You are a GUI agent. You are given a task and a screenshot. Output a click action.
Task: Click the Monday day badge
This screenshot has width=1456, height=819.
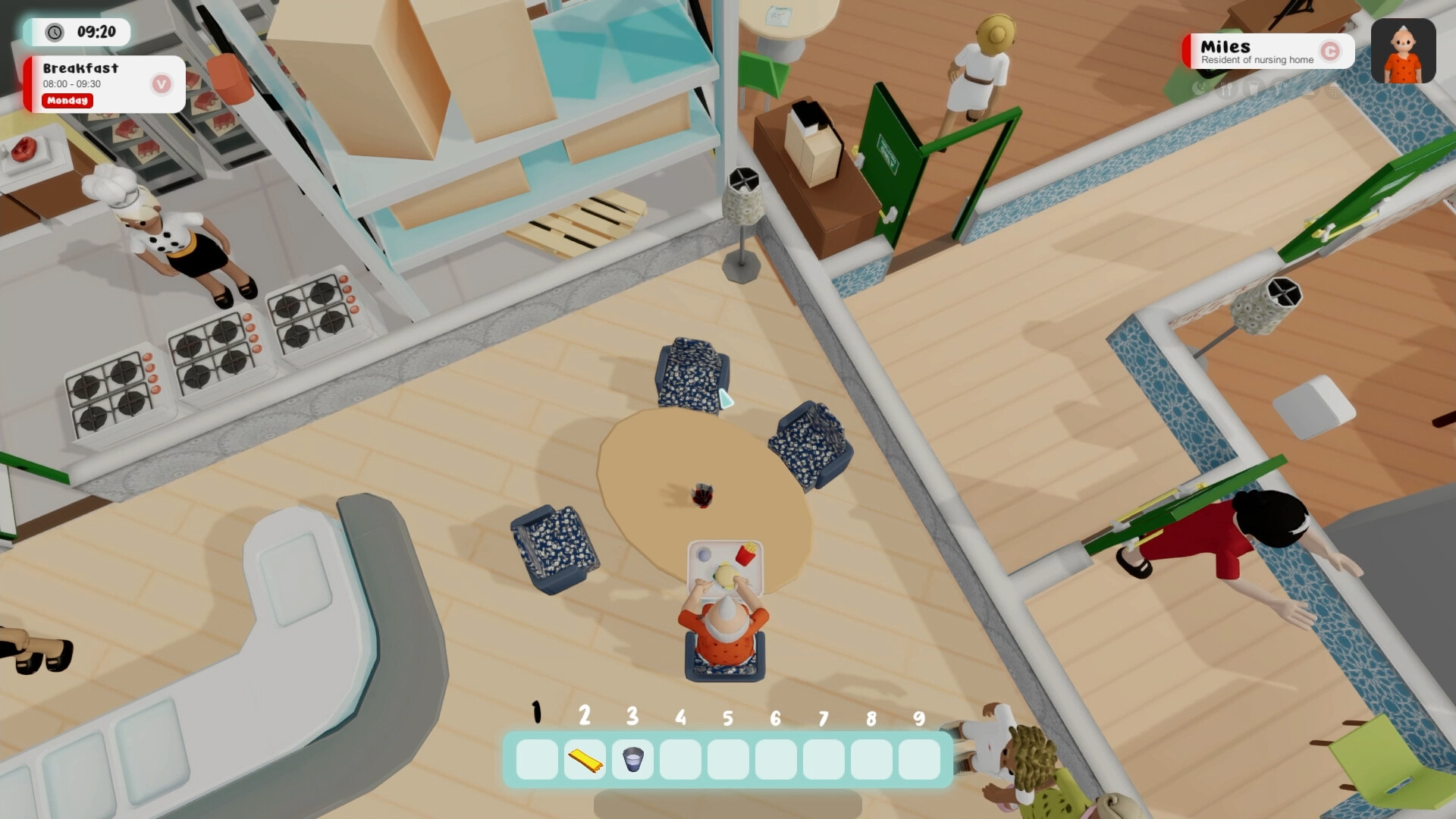pyautogui.click(x=67, y=101)
